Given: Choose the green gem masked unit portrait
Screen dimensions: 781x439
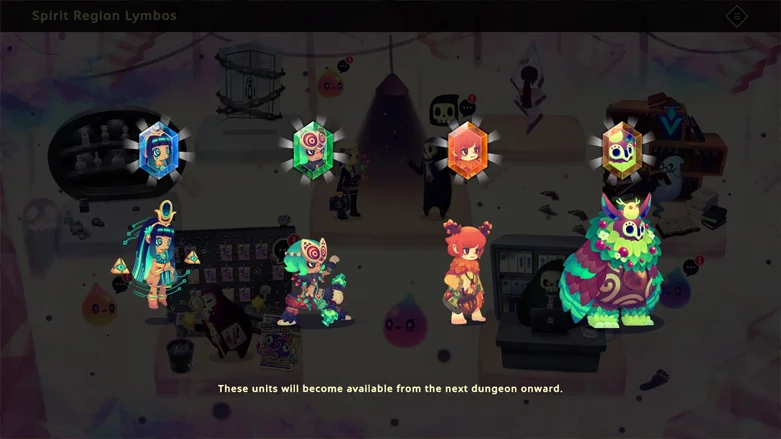Looking at the screenshot, I should coord(313,150).
